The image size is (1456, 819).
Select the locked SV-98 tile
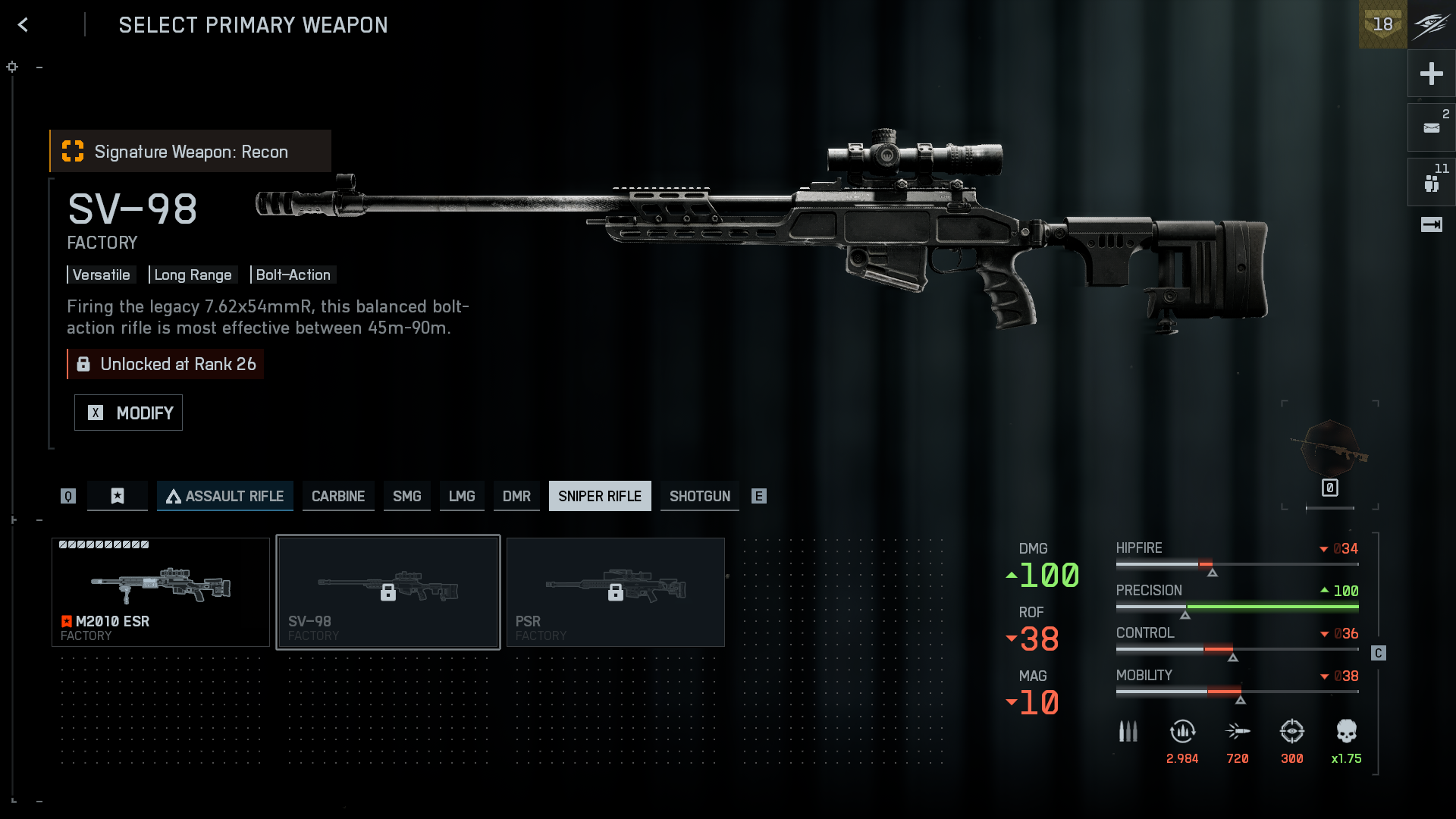coord(388,592)
